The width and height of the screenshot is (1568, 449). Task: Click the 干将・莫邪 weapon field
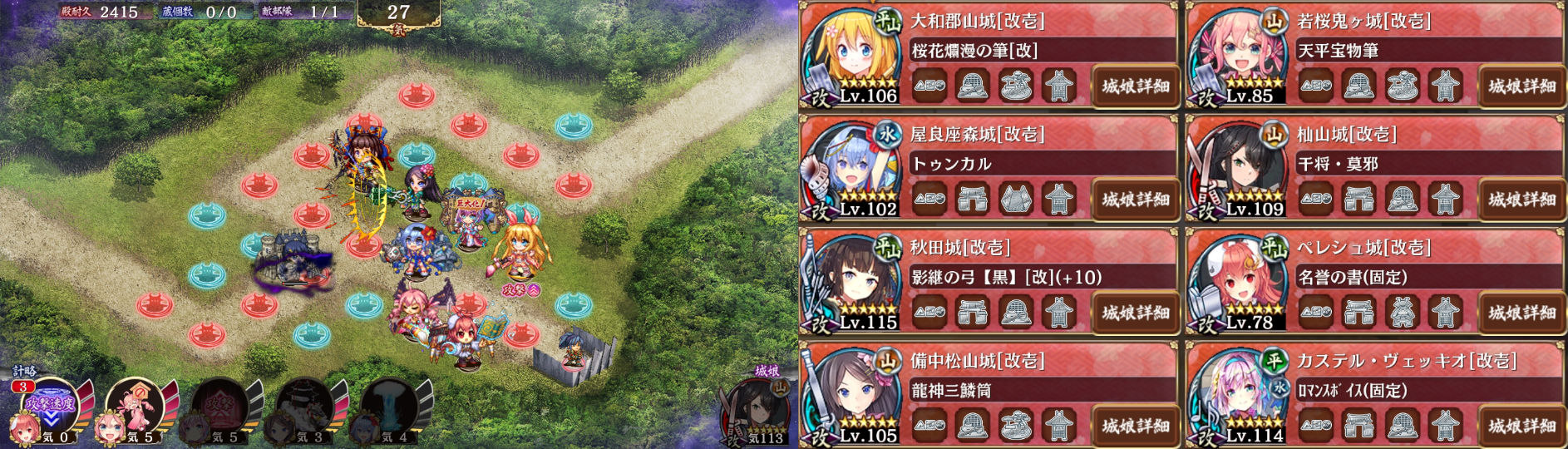pyautogui.click(x=1426, y=164)
